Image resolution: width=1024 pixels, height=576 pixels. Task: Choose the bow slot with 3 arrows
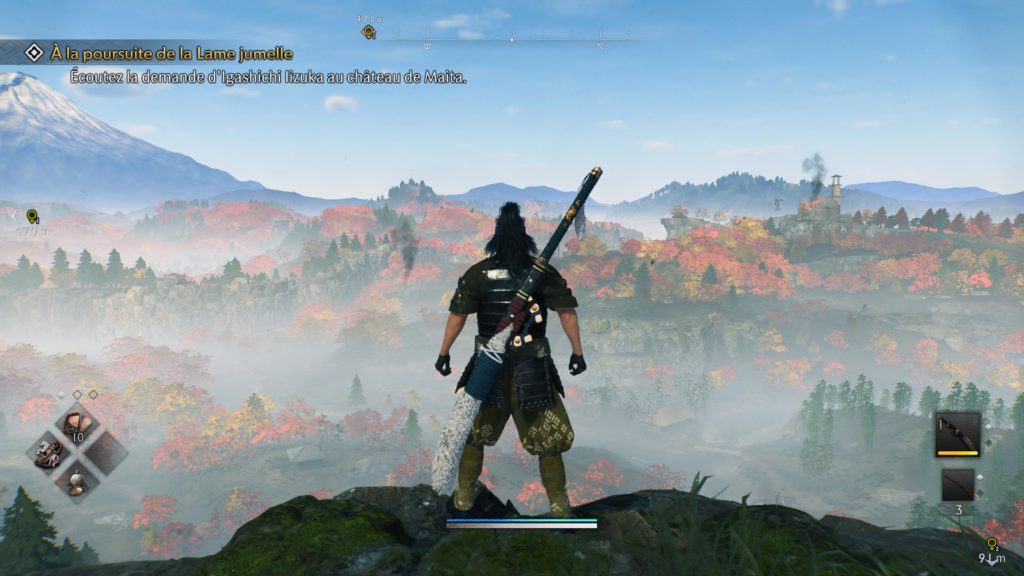click(957, 485)
